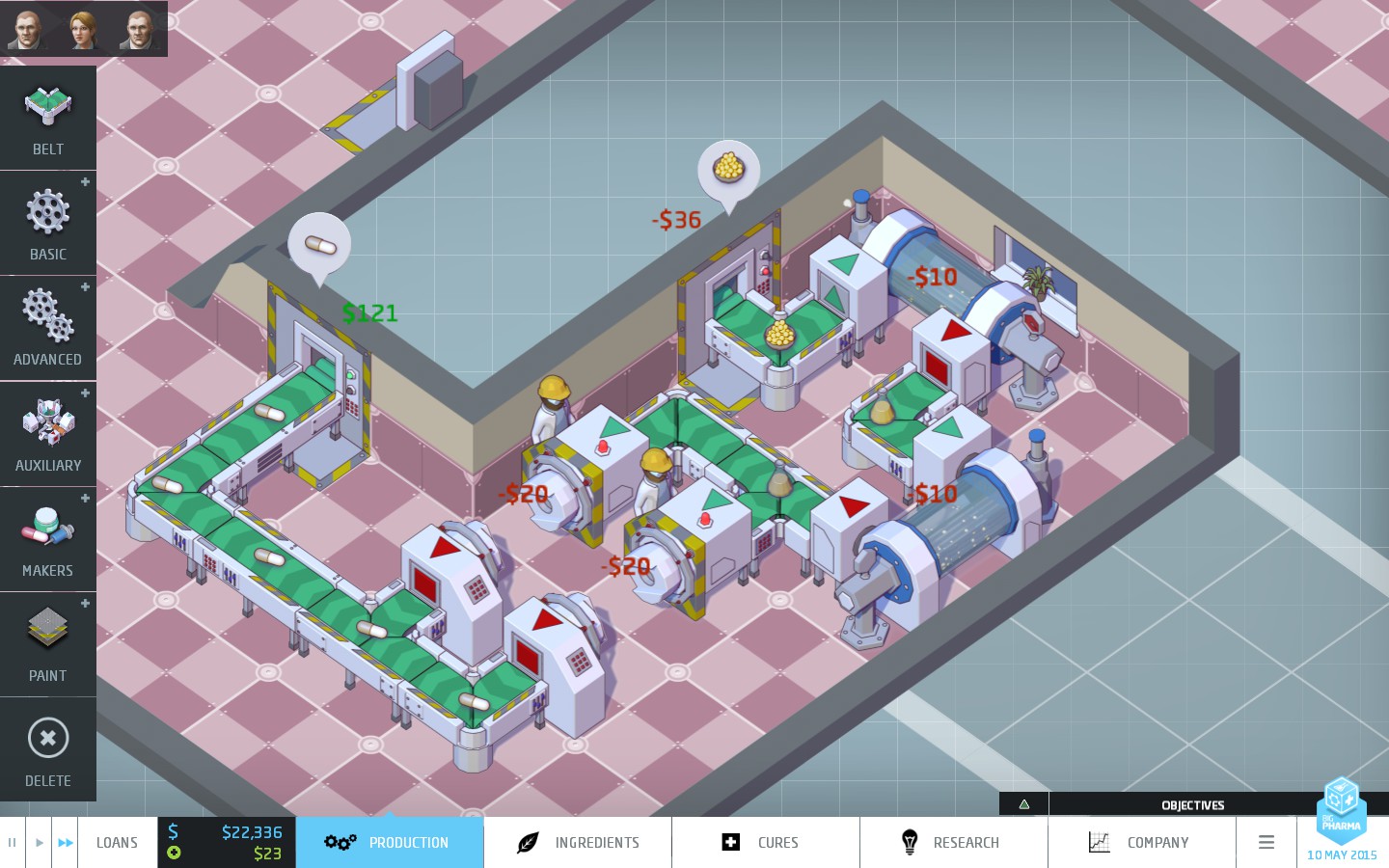Select the Paint tool
This screenshot has width=1389, height=868.
[48, 644]
